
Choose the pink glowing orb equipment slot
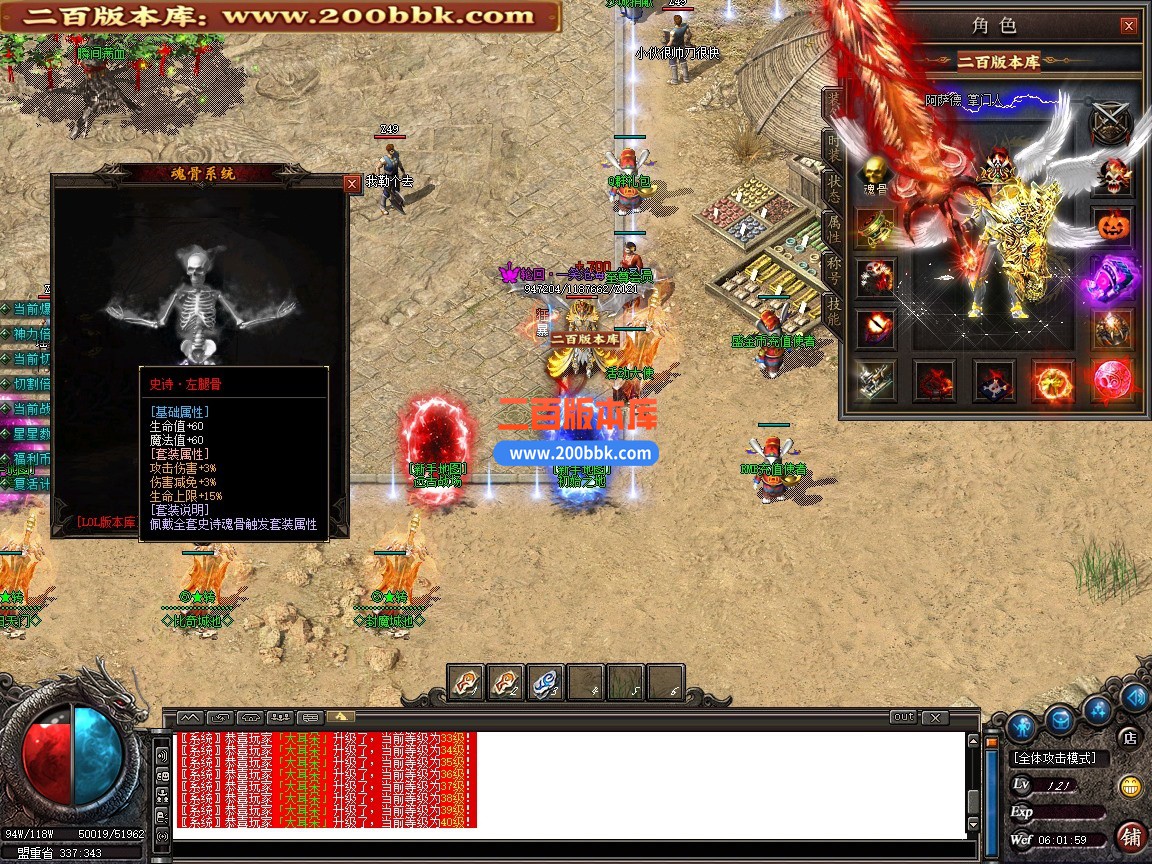click(1112, 380)
